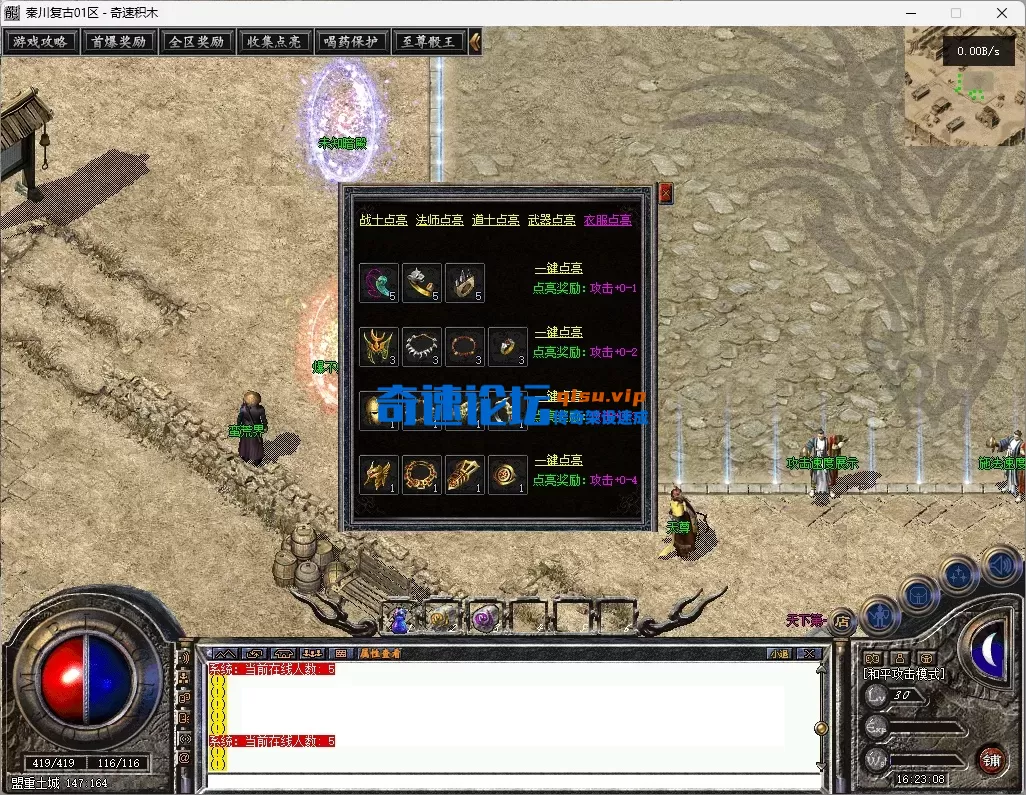Close the game window
Viewport: 1026px width, 795px height.
coord(1001,13)
